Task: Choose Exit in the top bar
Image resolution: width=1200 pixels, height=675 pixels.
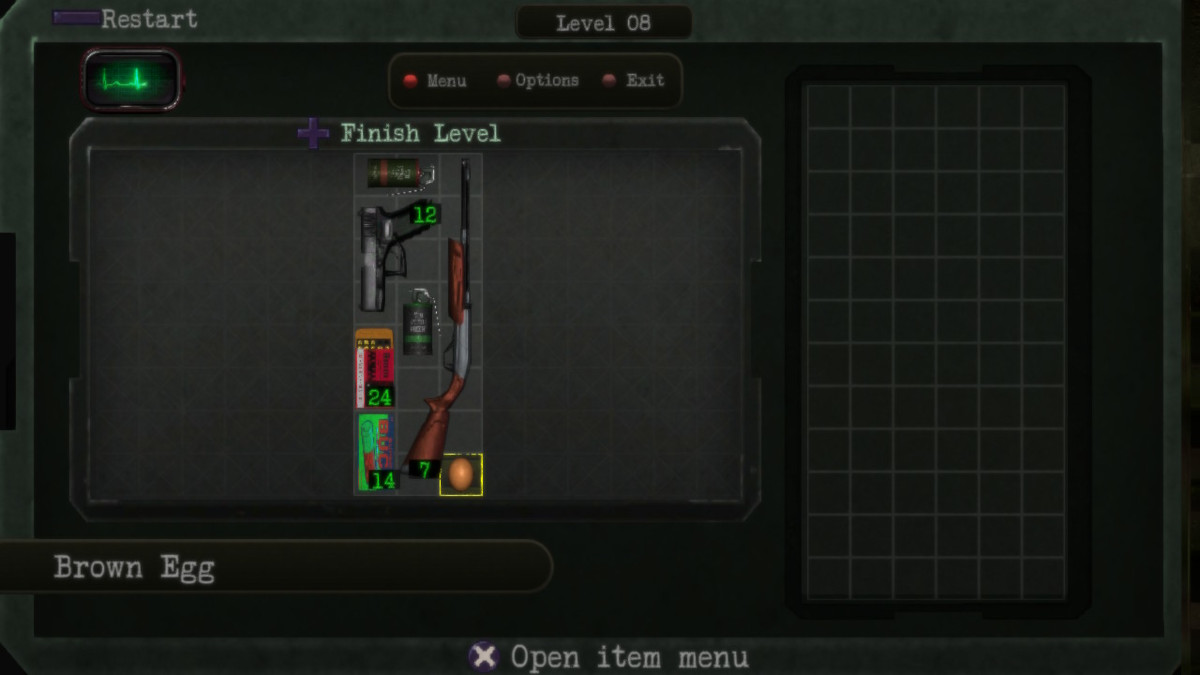Action: click(635, 81)
